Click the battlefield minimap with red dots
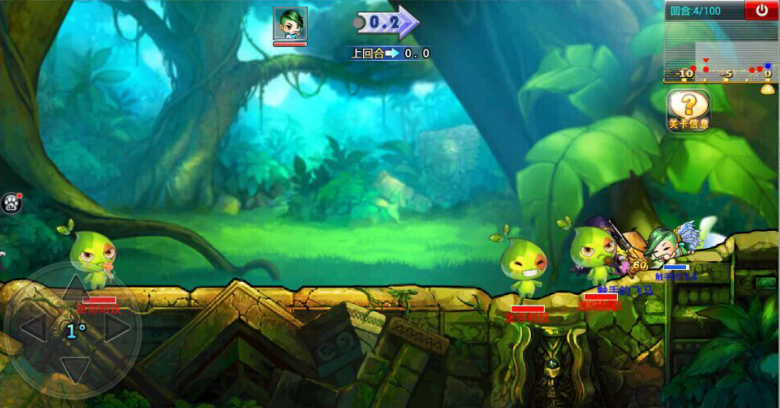This screenshot has width=780, height=408. [720, 54]
